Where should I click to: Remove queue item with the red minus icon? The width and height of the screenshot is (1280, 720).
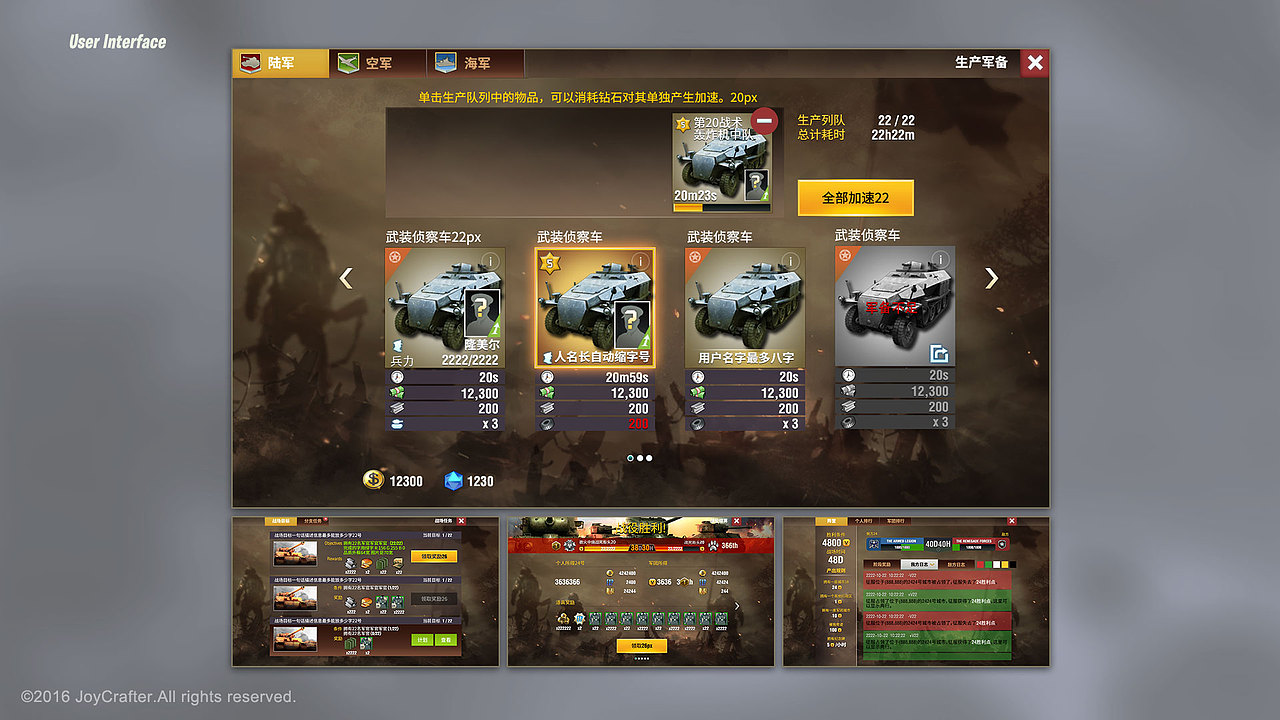click(766, 121)
